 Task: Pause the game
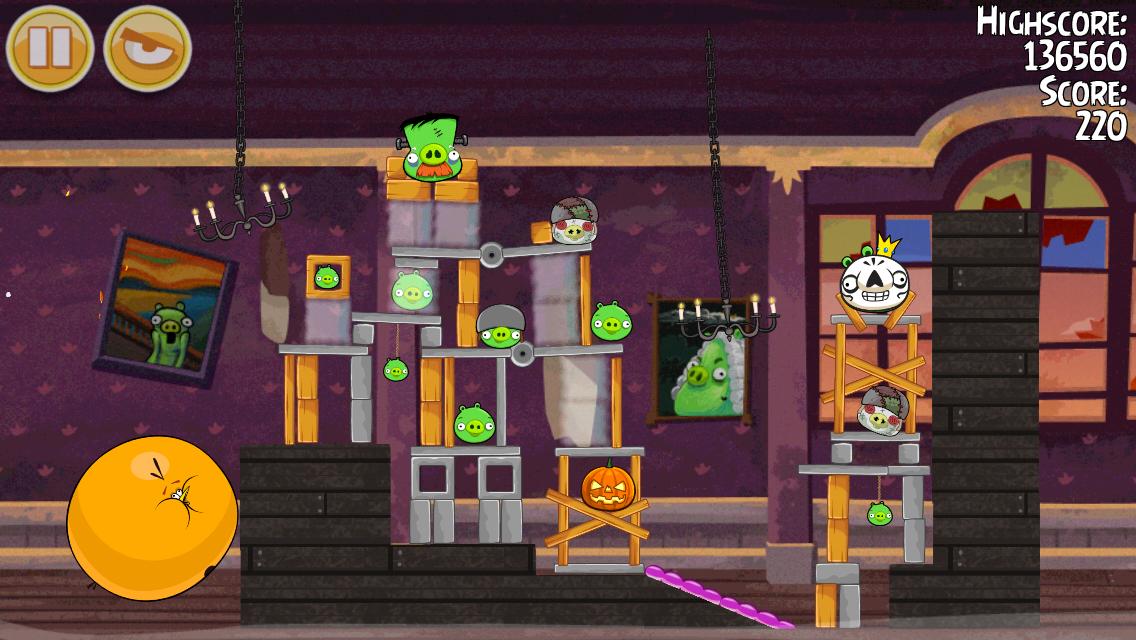click(x=49, y=48)
